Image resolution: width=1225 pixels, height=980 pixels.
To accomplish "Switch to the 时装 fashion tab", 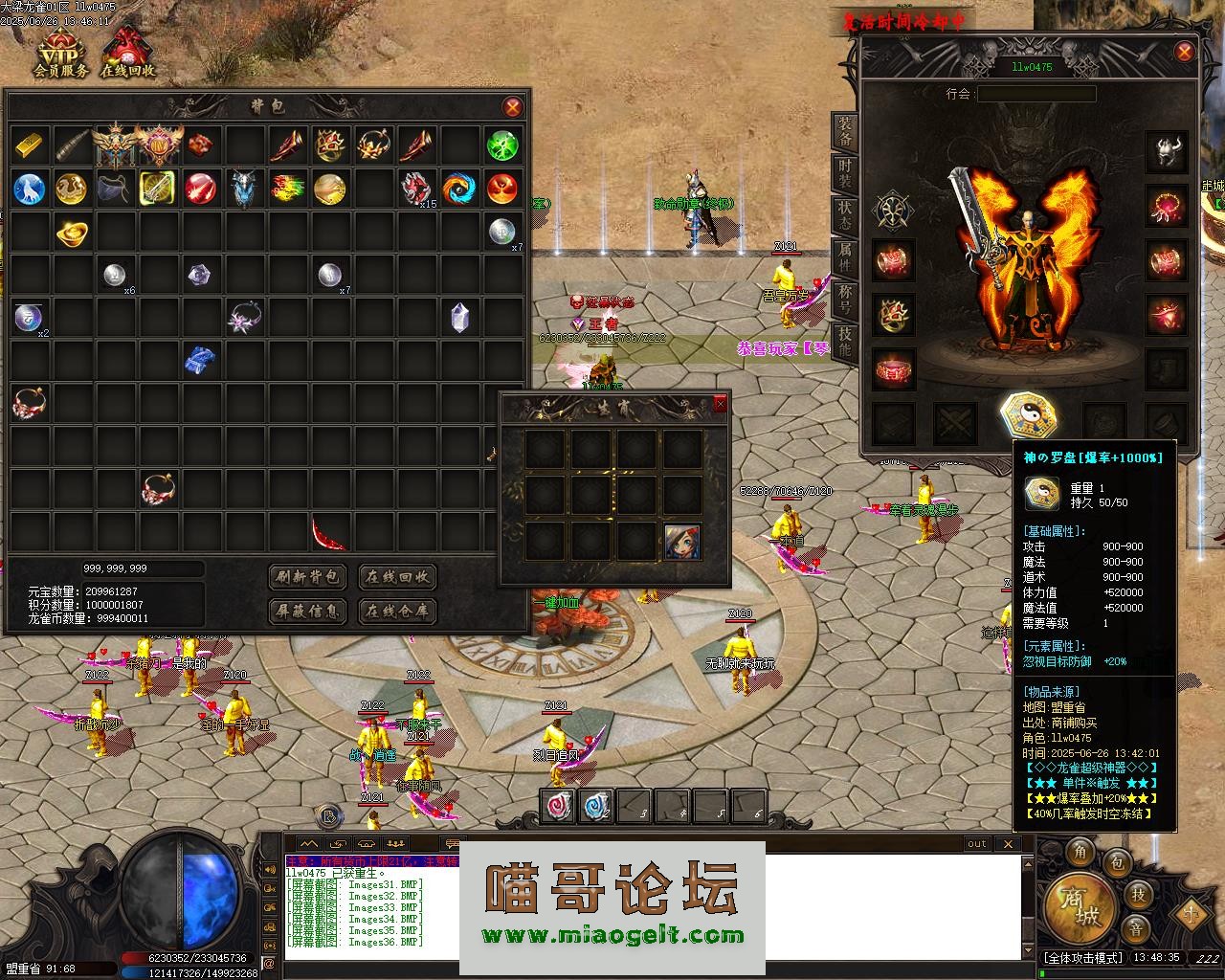I will click(x=845, y=173).
